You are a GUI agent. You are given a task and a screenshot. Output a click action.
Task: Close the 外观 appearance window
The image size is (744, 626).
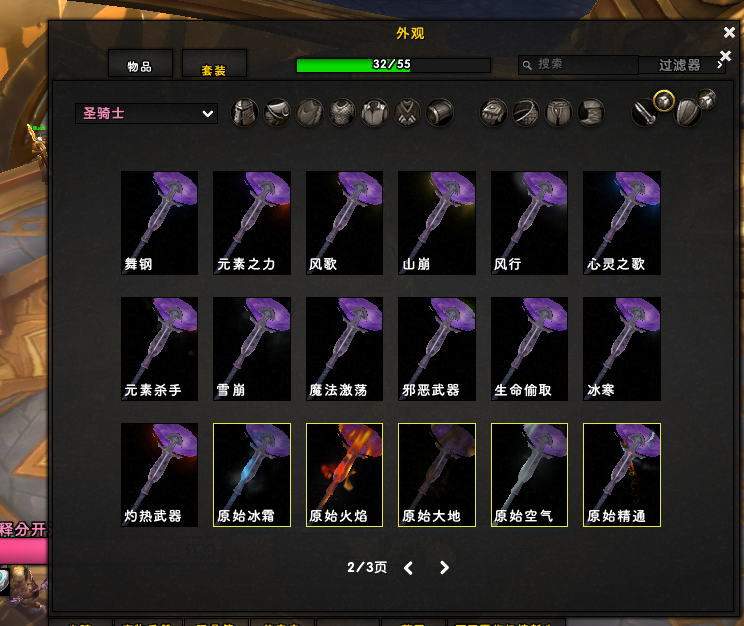click(729, 33)
